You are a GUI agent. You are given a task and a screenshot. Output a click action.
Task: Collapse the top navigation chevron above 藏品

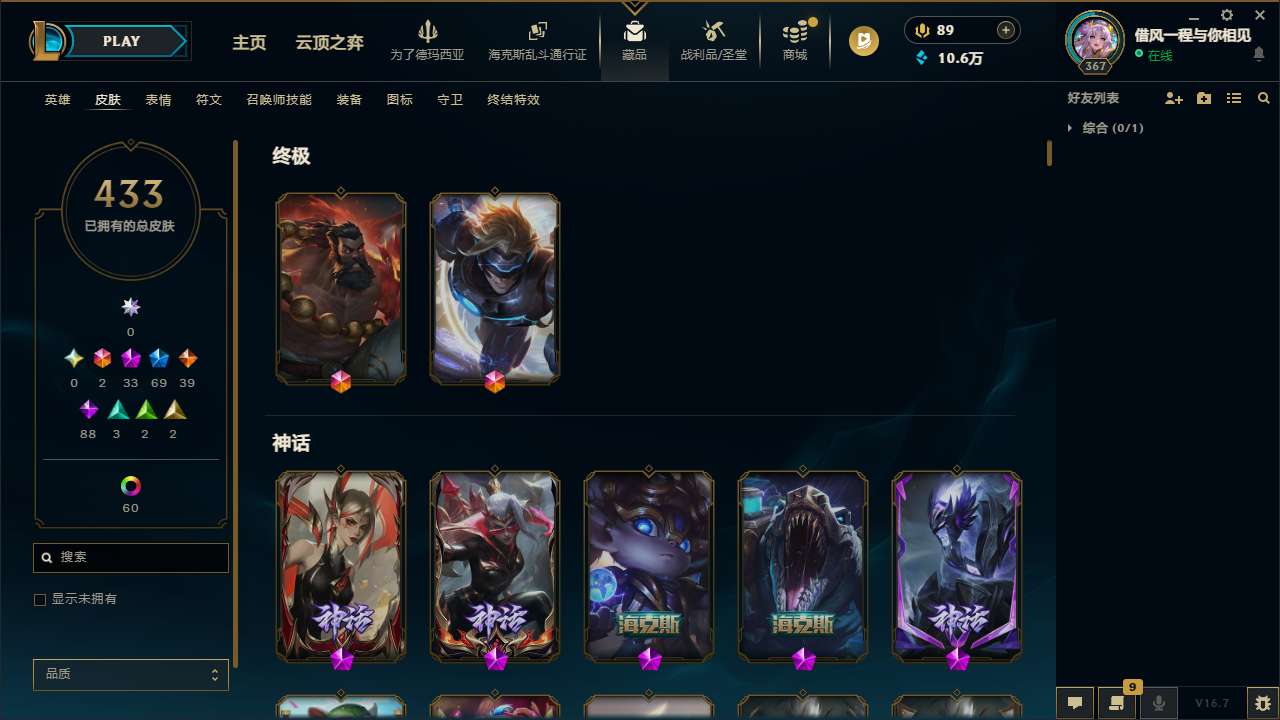[634, 6]
